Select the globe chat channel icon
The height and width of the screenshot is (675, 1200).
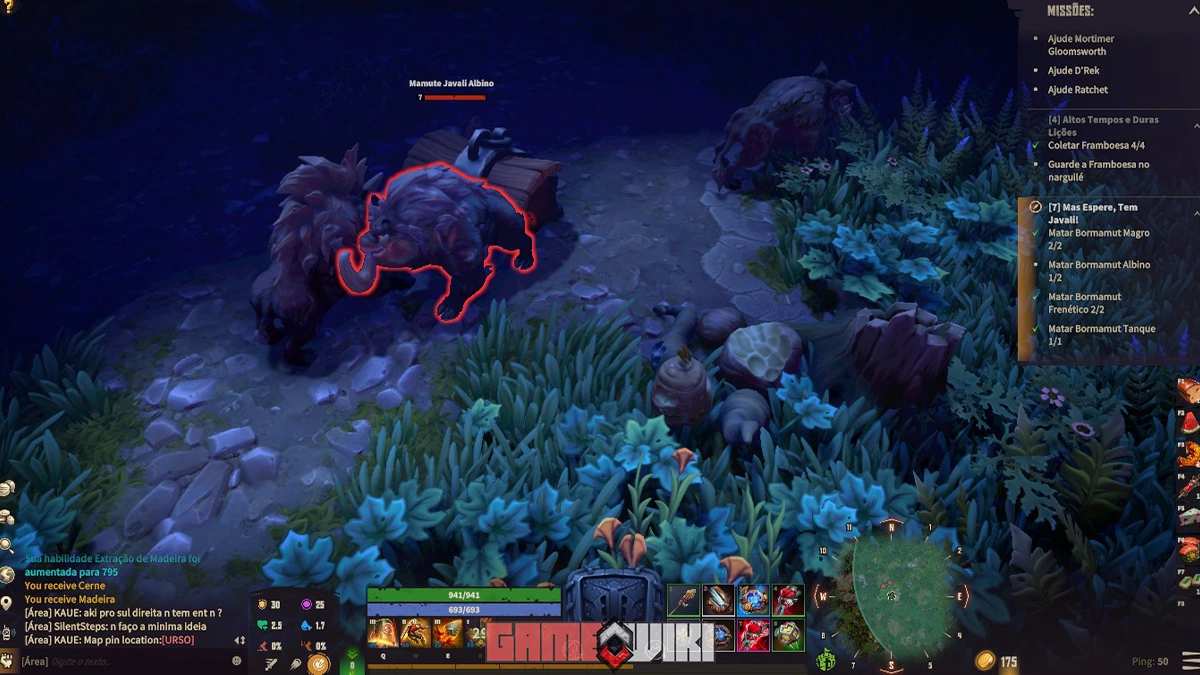(x=7, y=575)
